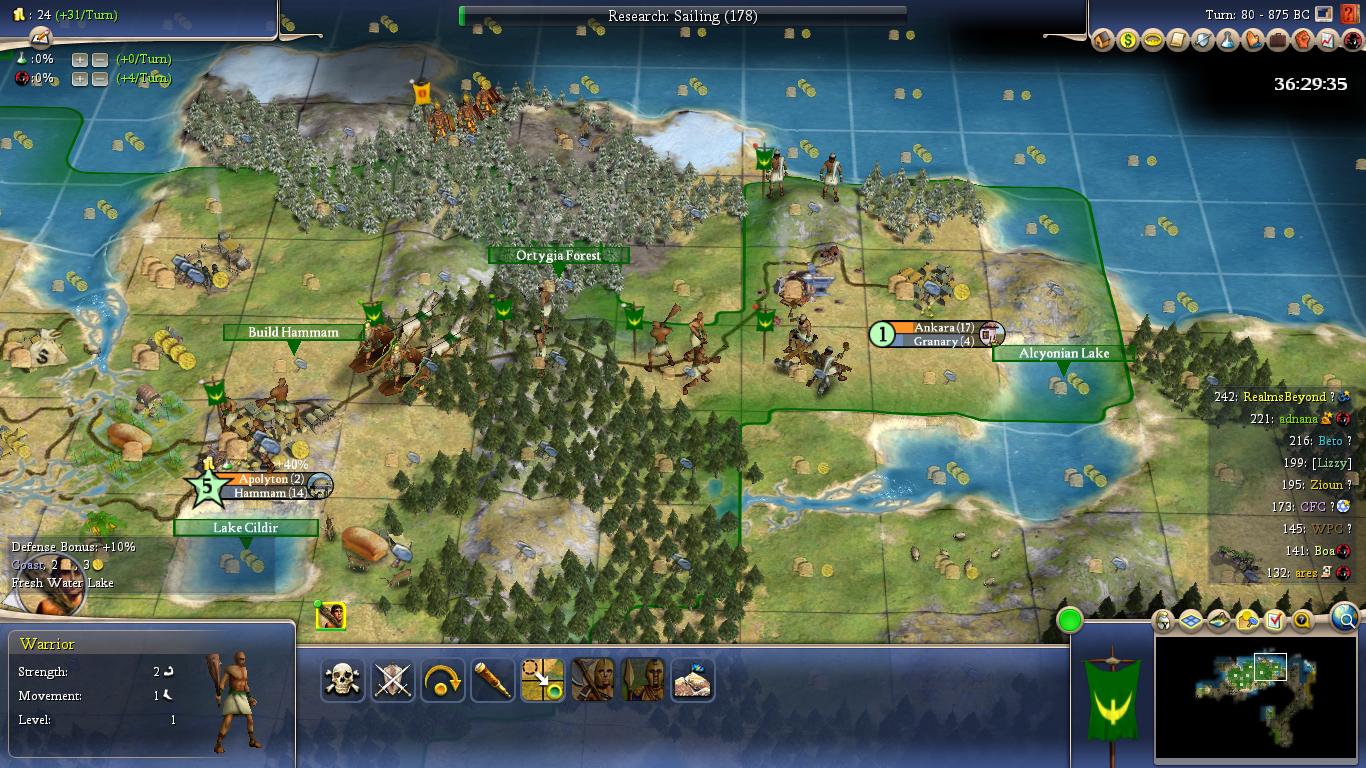
Task: Delete unit with the skull icon
Action: pyautogui.click(x=343, y=681)
